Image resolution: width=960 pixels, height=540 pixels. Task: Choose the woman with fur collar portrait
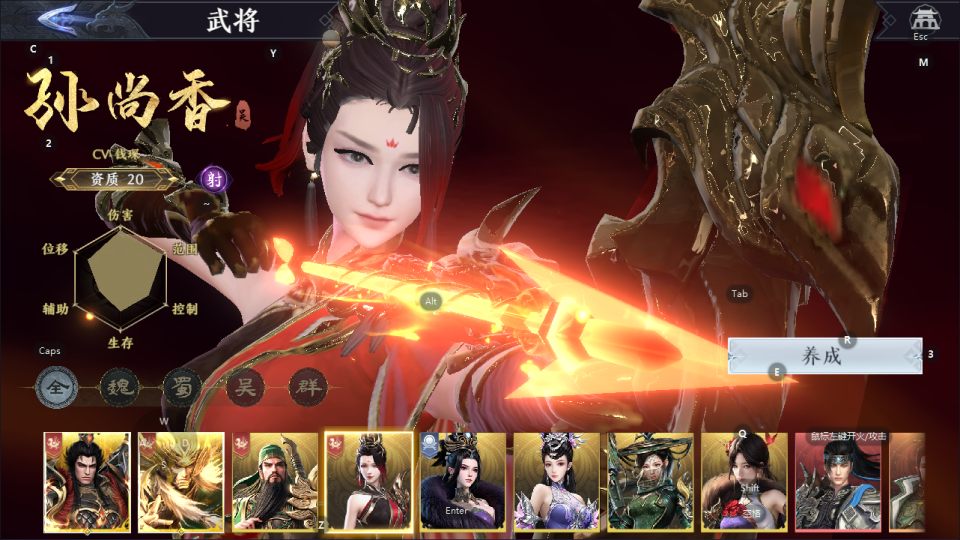pyautogui.click(x=463, y=481)
